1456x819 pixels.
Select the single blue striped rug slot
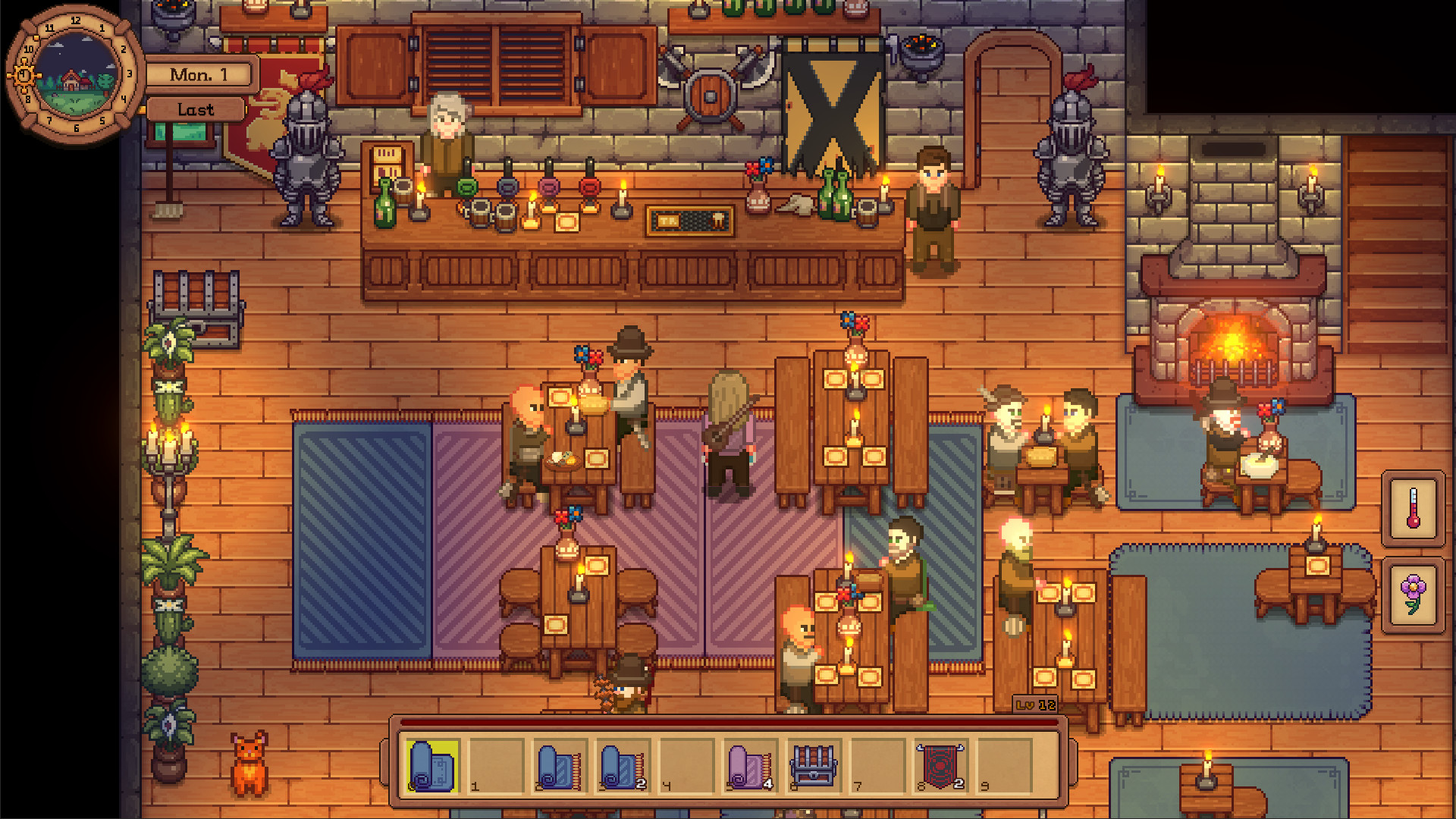(559, 766)
